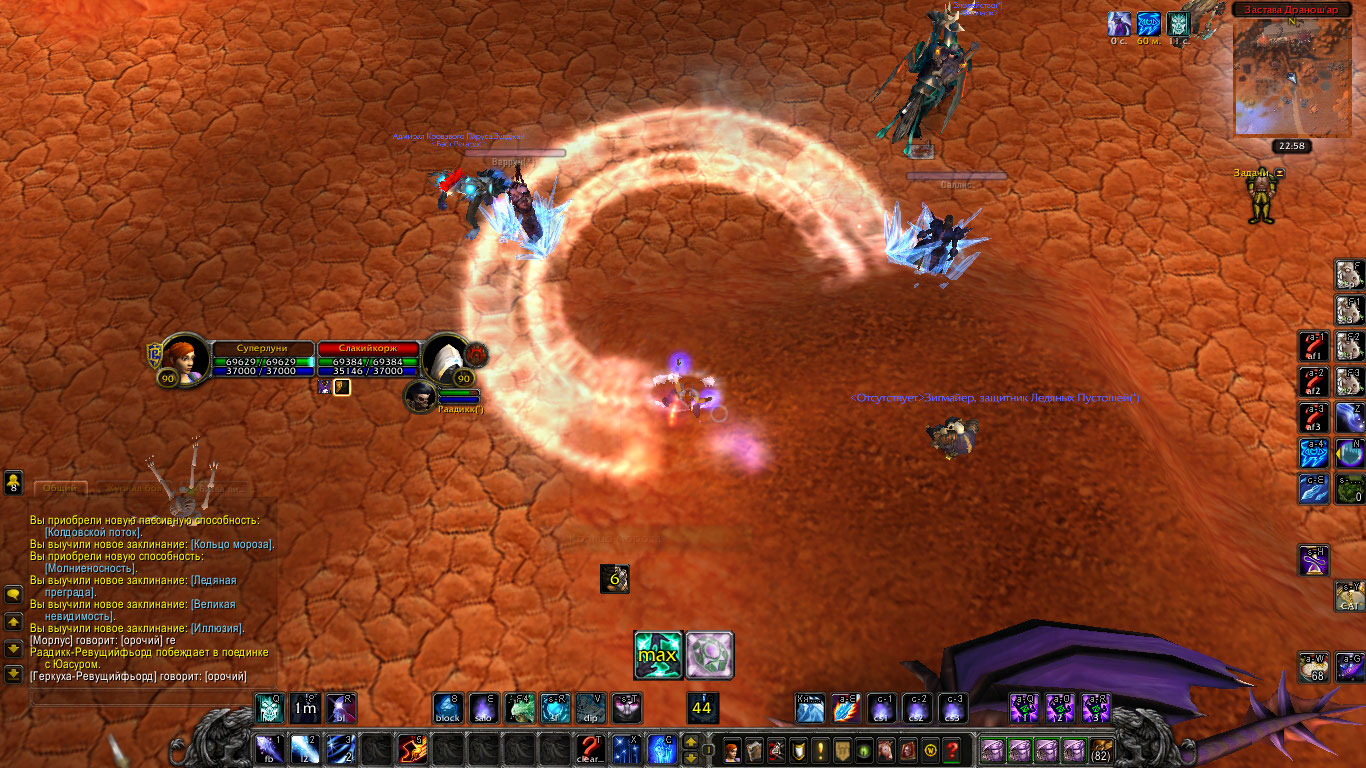Screen dimensions: 1366x768
Task: Select the Суперлуни player portrait
Action: coord(186,358)
